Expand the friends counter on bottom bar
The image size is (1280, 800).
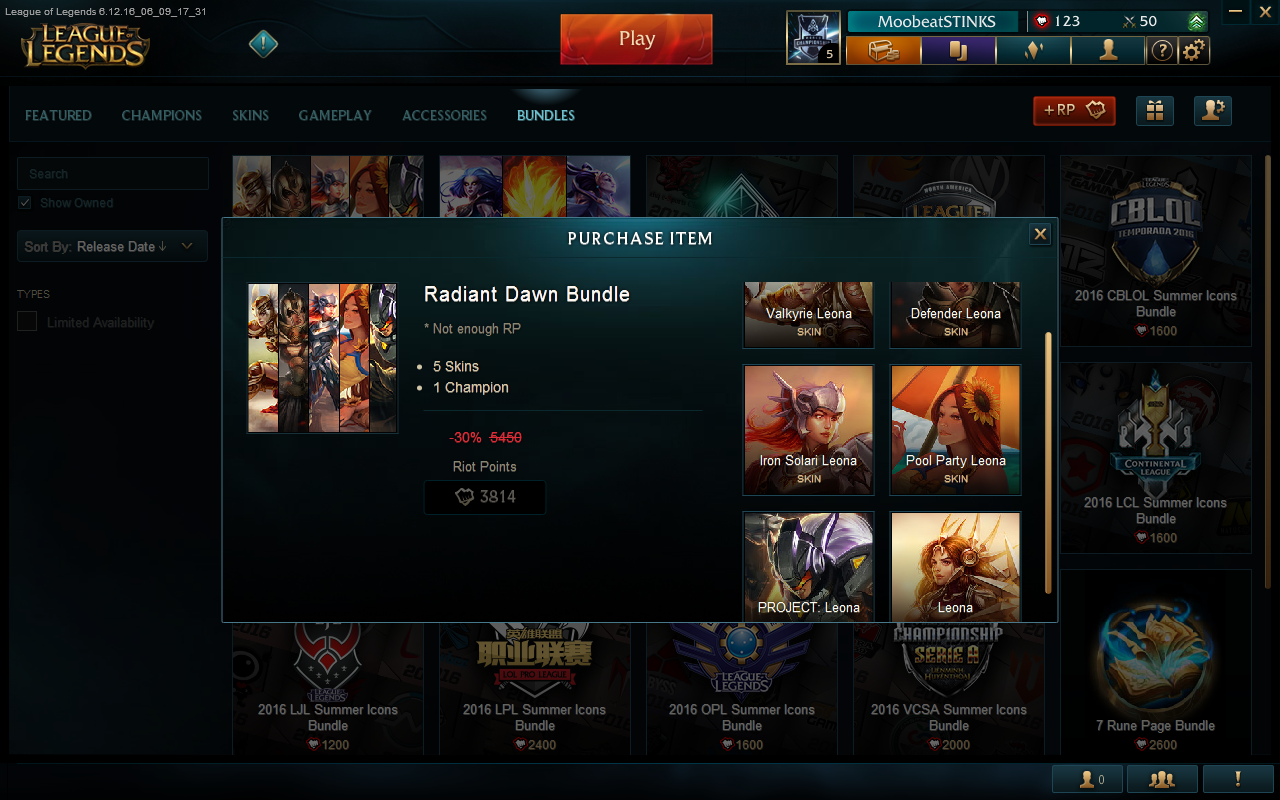tap(1087, 779)
